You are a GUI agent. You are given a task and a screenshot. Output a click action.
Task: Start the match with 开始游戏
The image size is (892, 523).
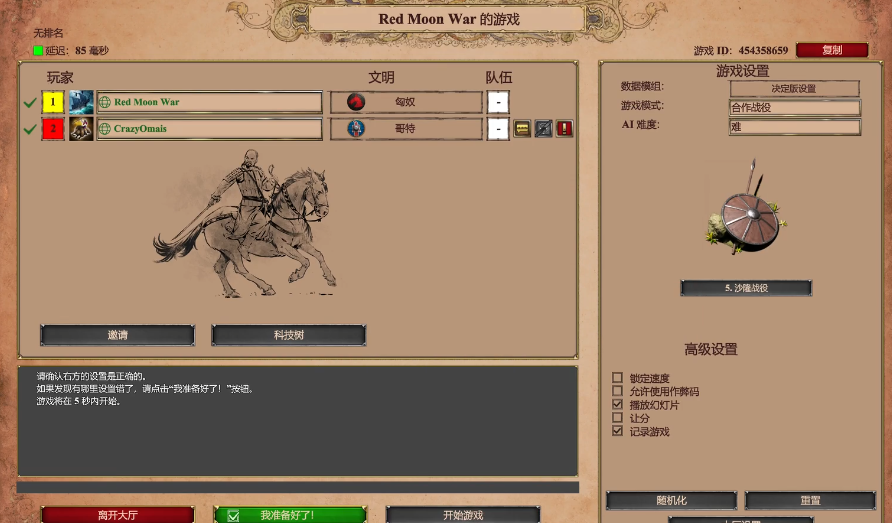tap(463, 515)
